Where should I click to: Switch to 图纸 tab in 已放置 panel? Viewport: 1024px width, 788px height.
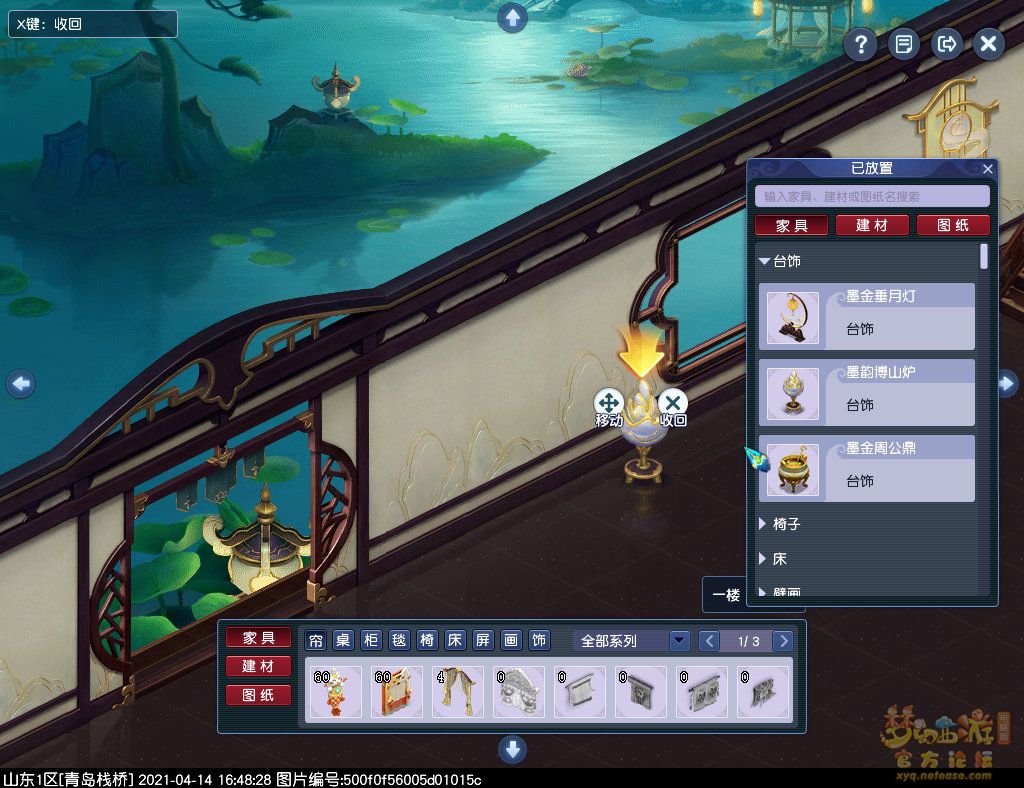(953, 226)
